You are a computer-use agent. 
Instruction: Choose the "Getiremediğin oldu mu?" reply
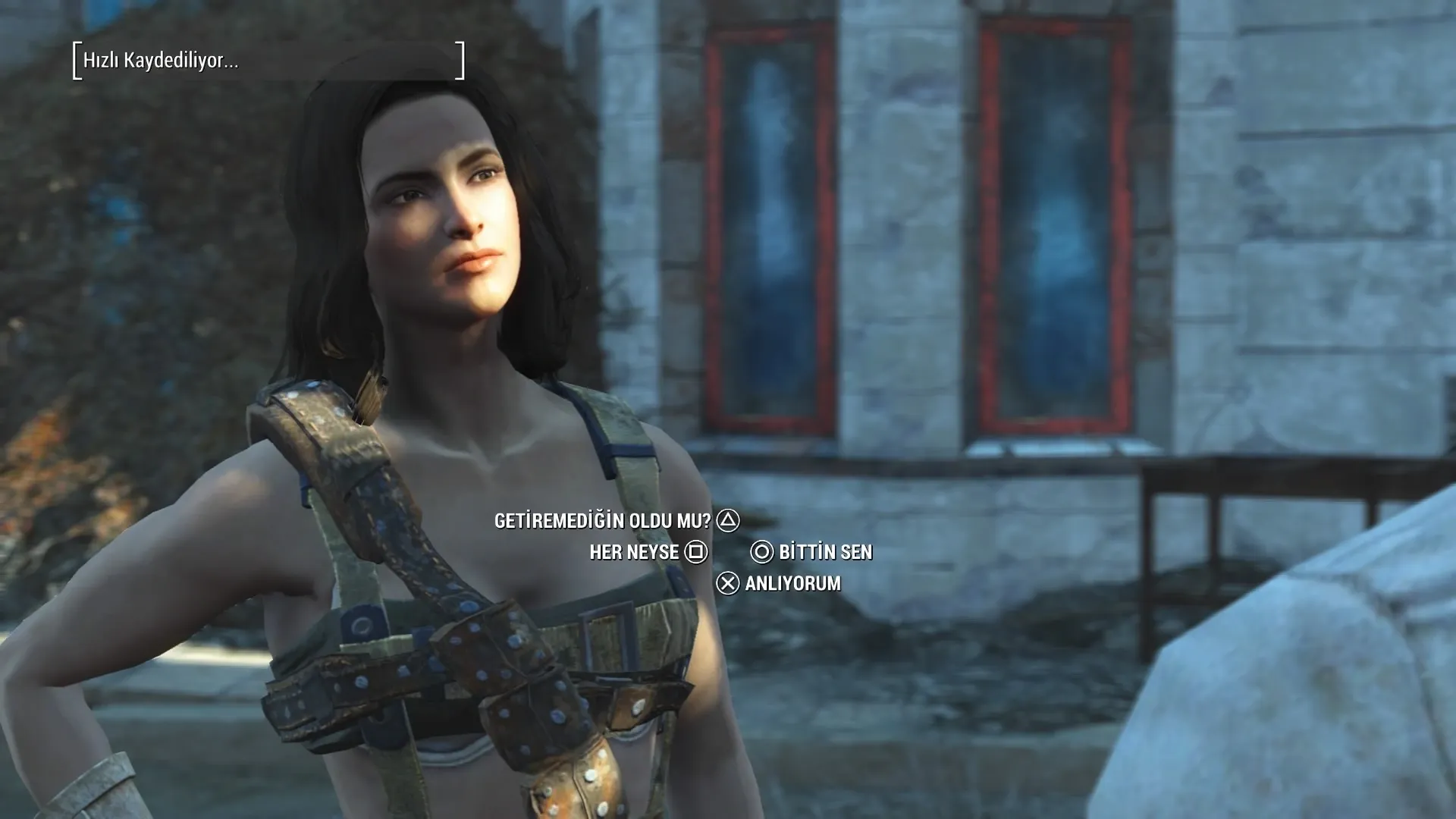coord(603,521)
